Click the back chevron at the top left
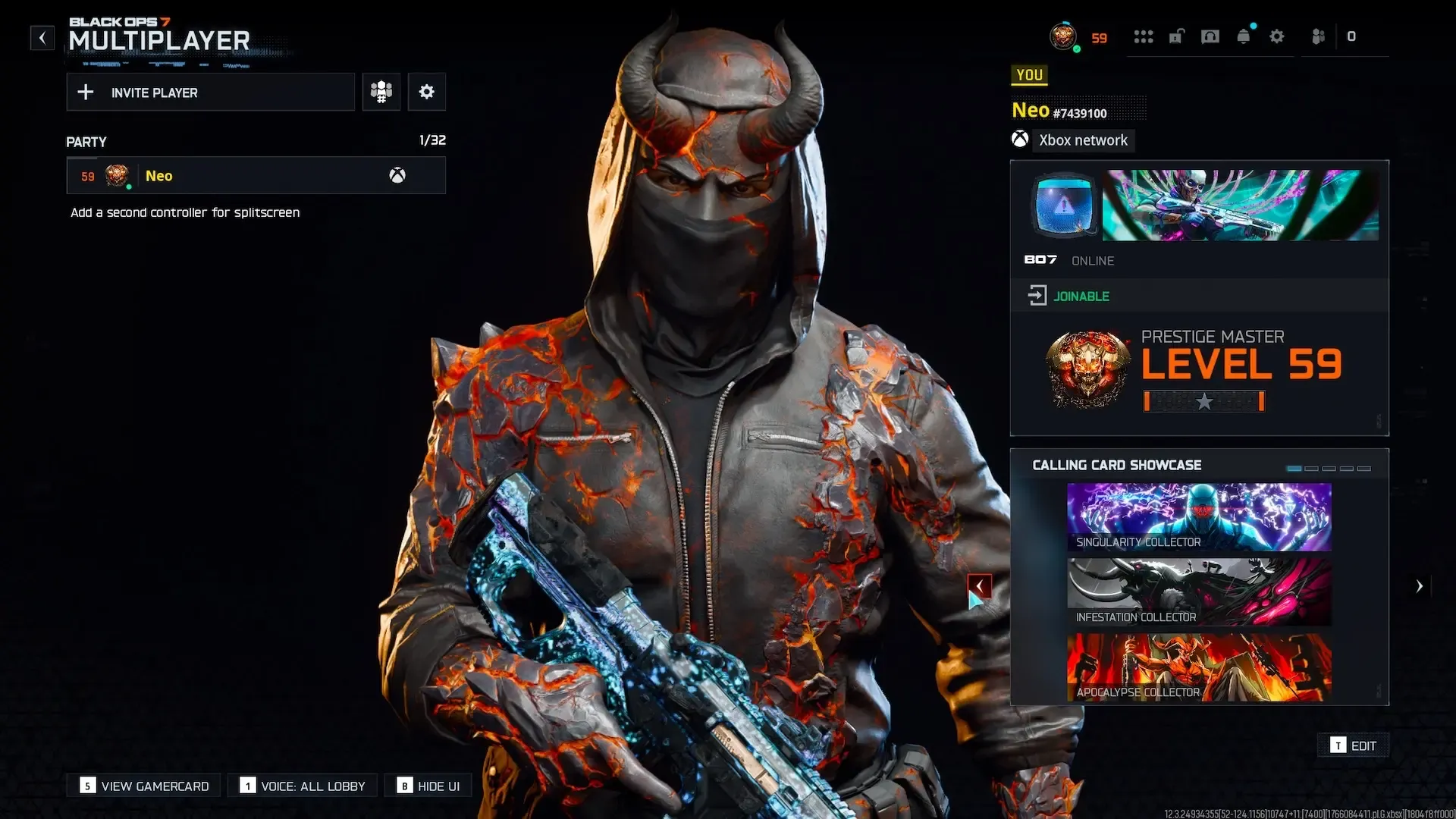The height and width of the screenshot is (819, 1456). [42, 37]
